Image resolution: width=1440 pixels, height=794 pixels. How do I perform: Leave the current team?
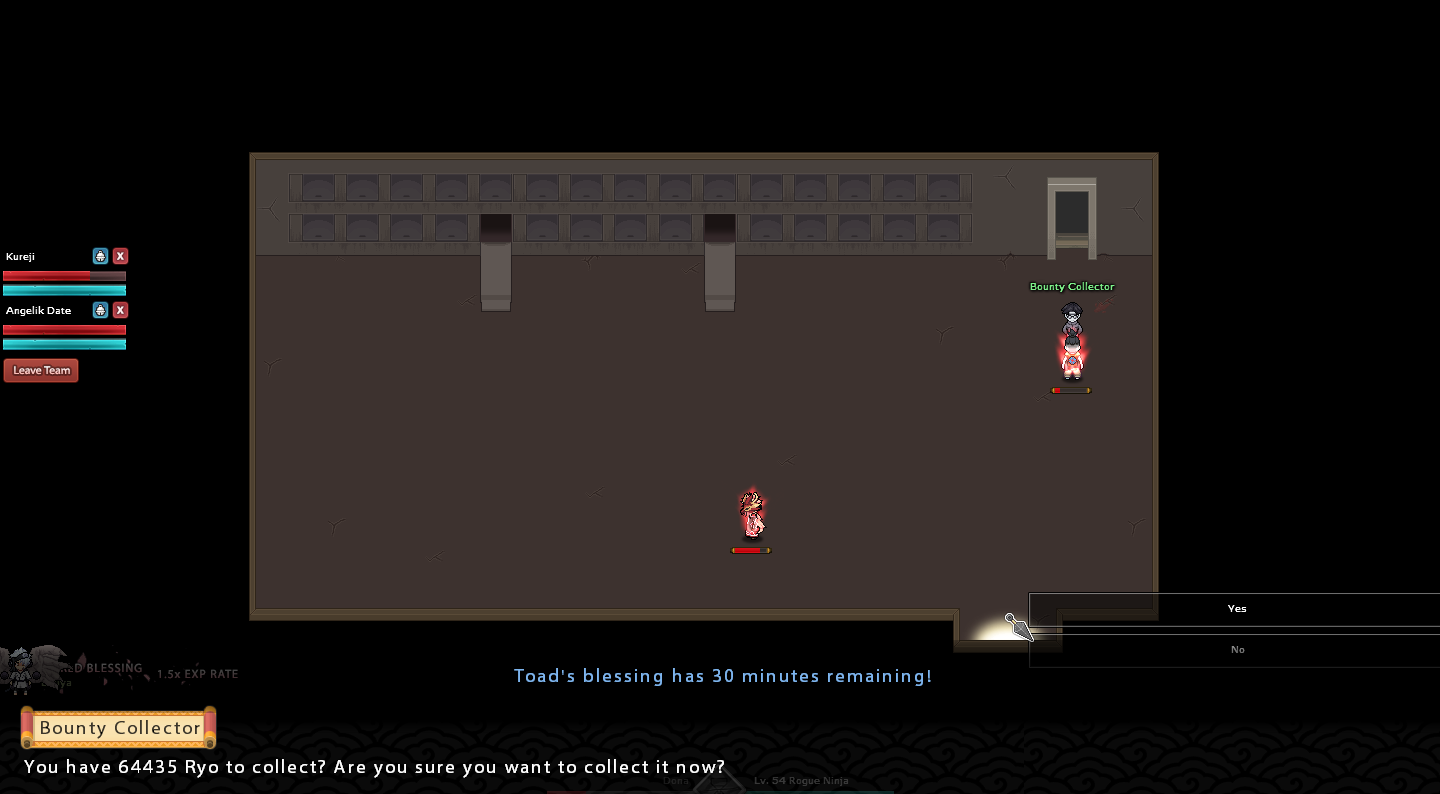click(41, 370)
